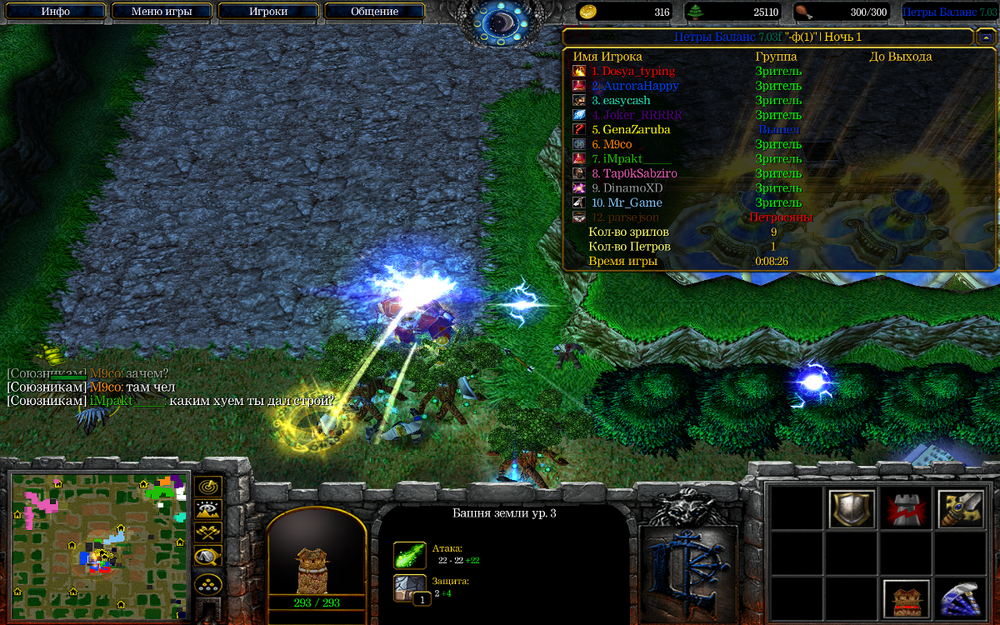Click the tower building command icon

[906, 599]
